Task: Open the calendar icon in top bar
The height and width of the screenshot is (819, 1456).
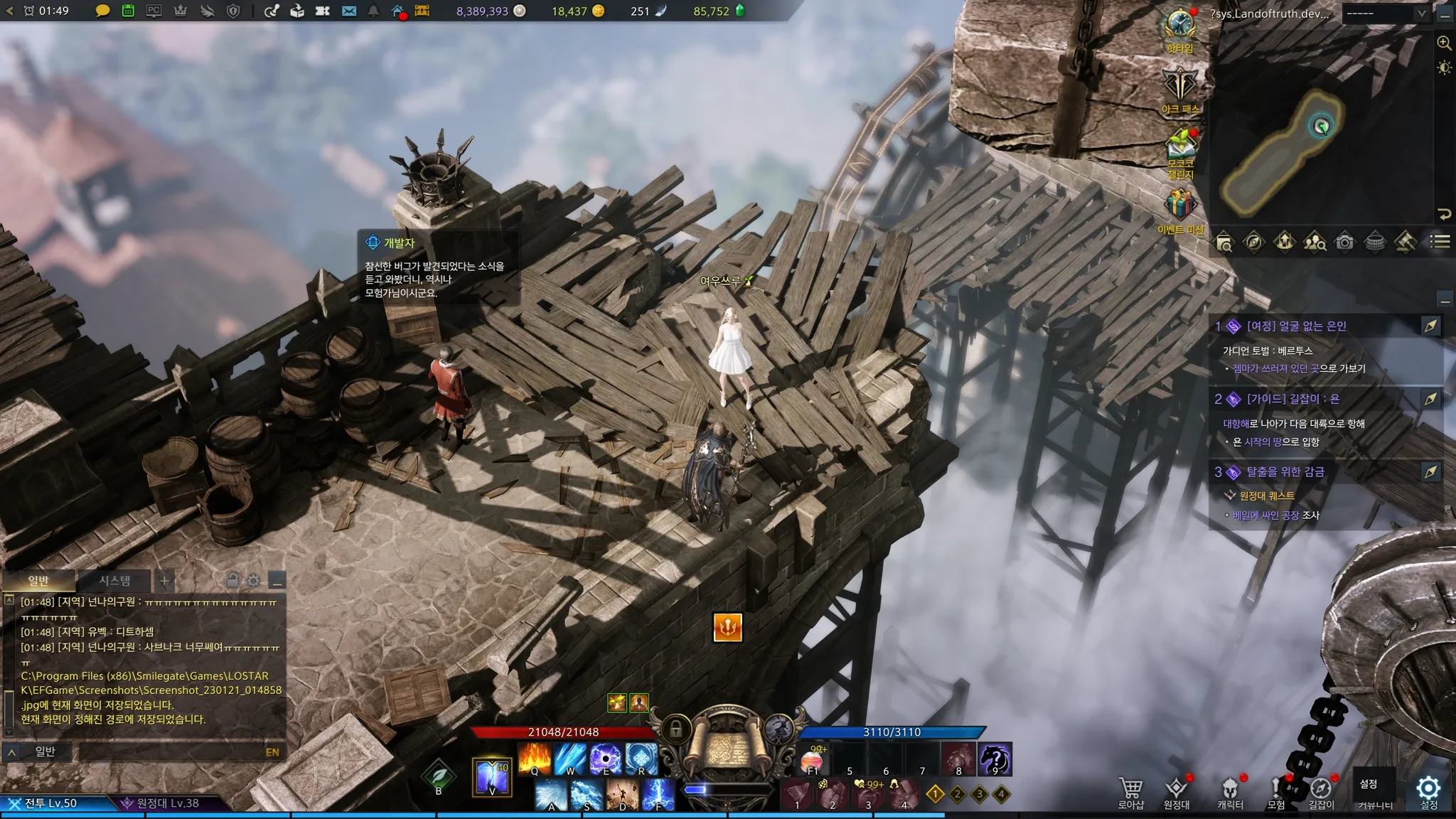Action: (x=128, y=11)
